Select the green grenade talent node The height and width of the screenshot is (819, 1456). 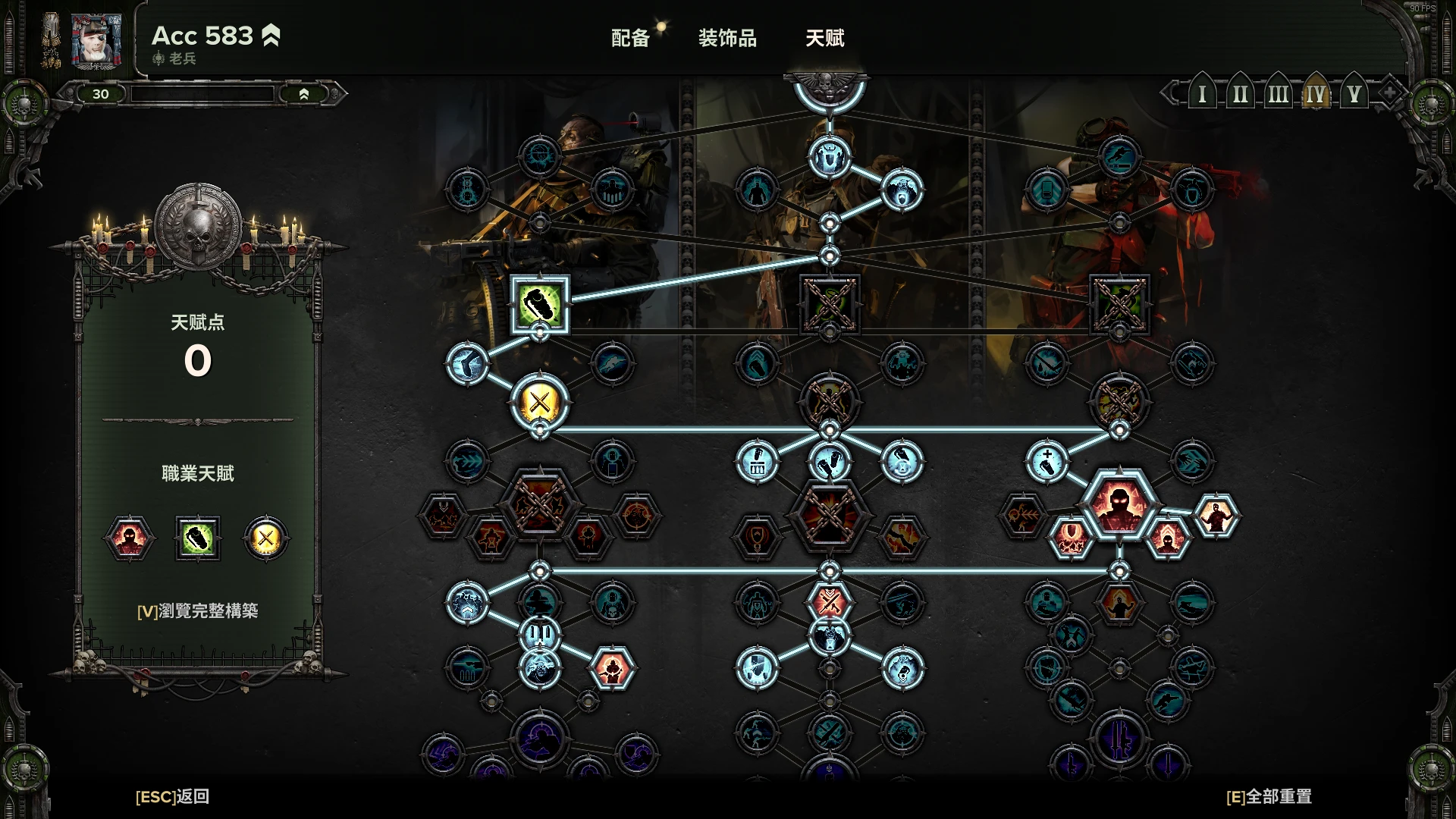[x=539, y=304]
